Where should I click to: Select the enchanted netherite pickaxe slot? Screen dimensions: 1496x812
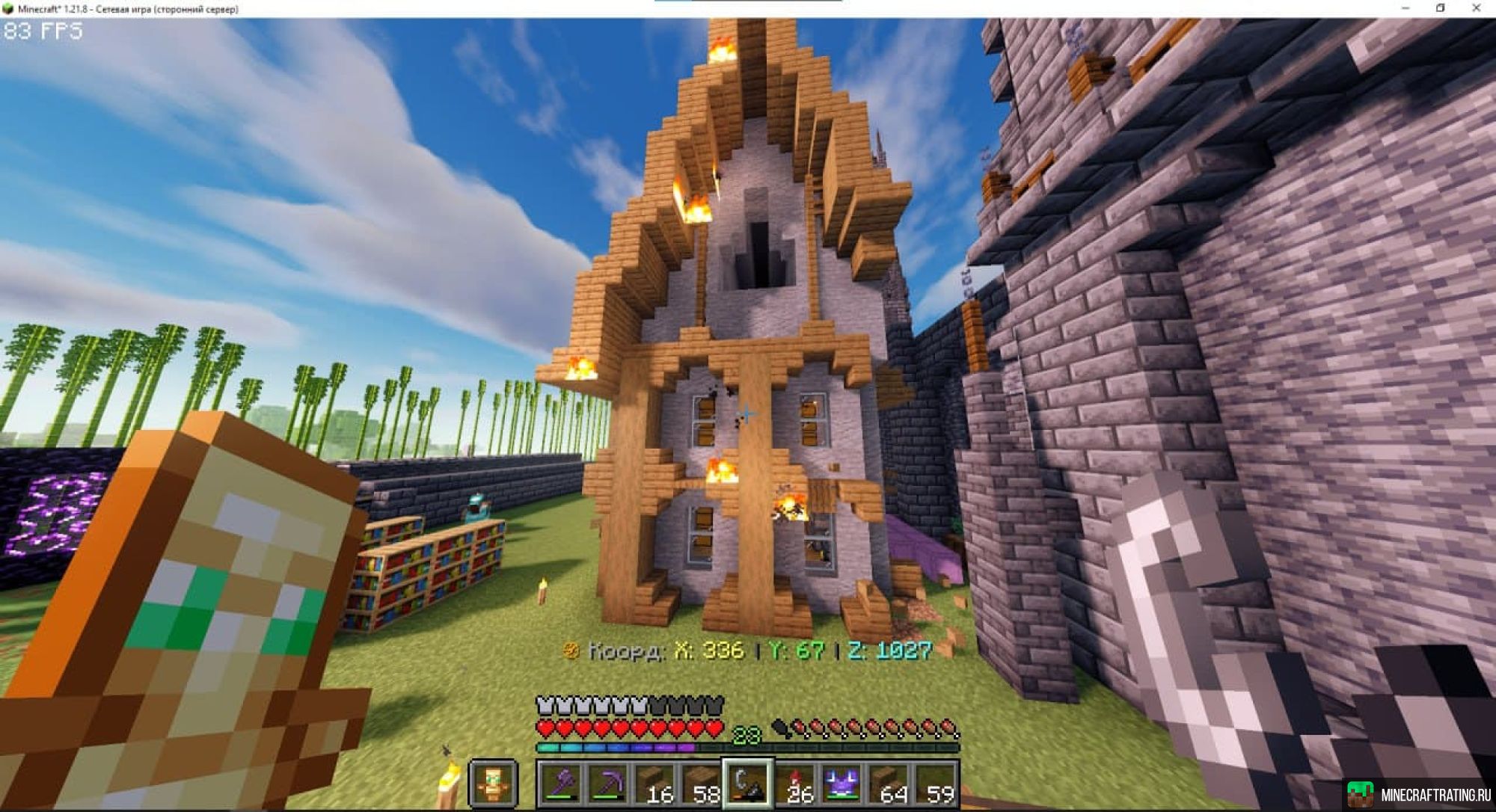[607, 784]
